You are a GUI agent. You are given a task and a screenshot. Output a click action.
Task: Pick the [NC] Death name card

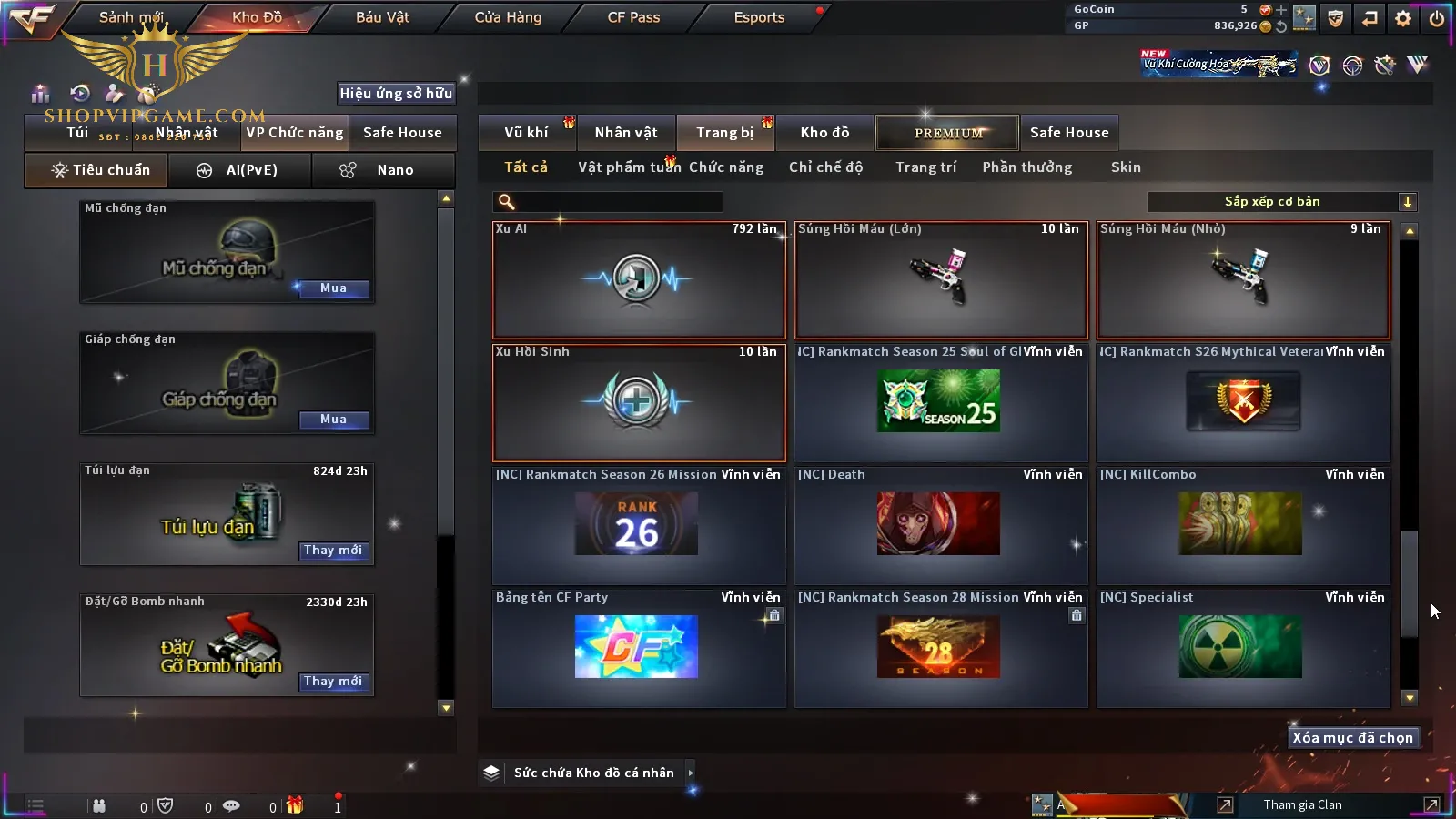[941, 525]
